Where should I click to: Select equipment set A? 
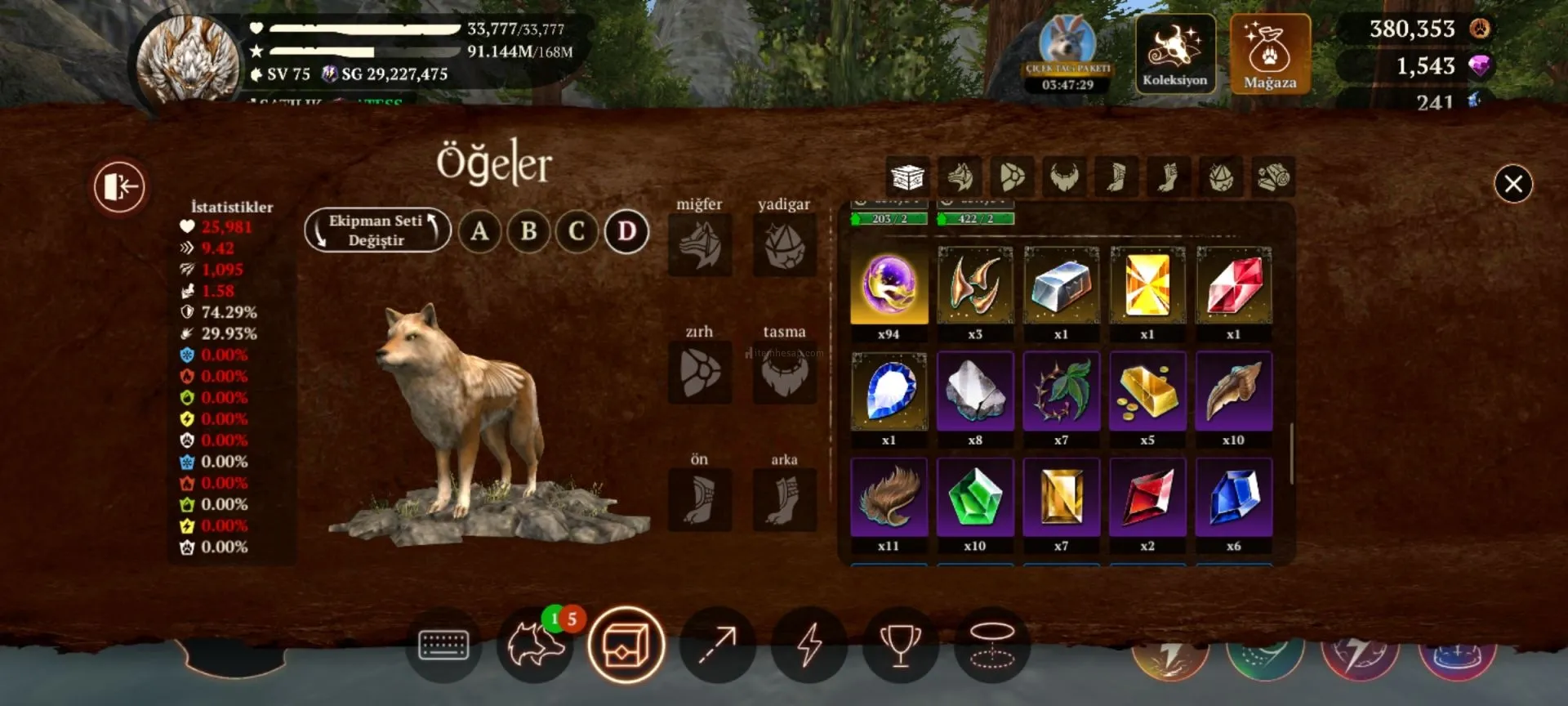tap(479, 231)
